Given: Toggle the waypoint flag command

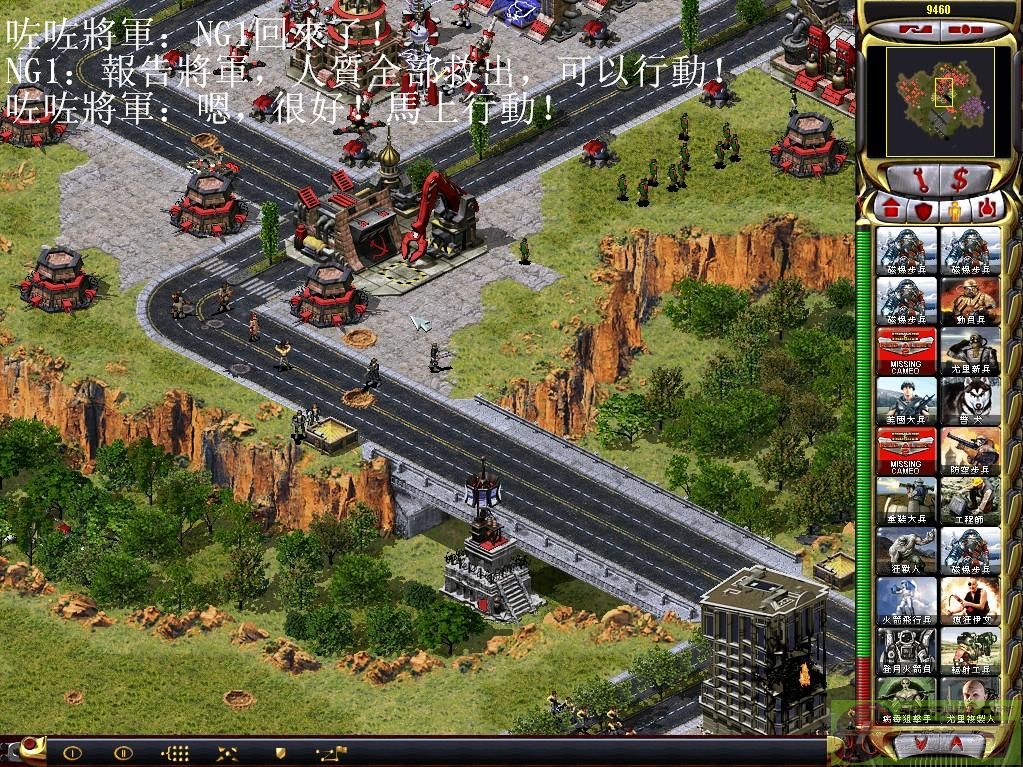Looking at the screenshot, I should 330,752.
